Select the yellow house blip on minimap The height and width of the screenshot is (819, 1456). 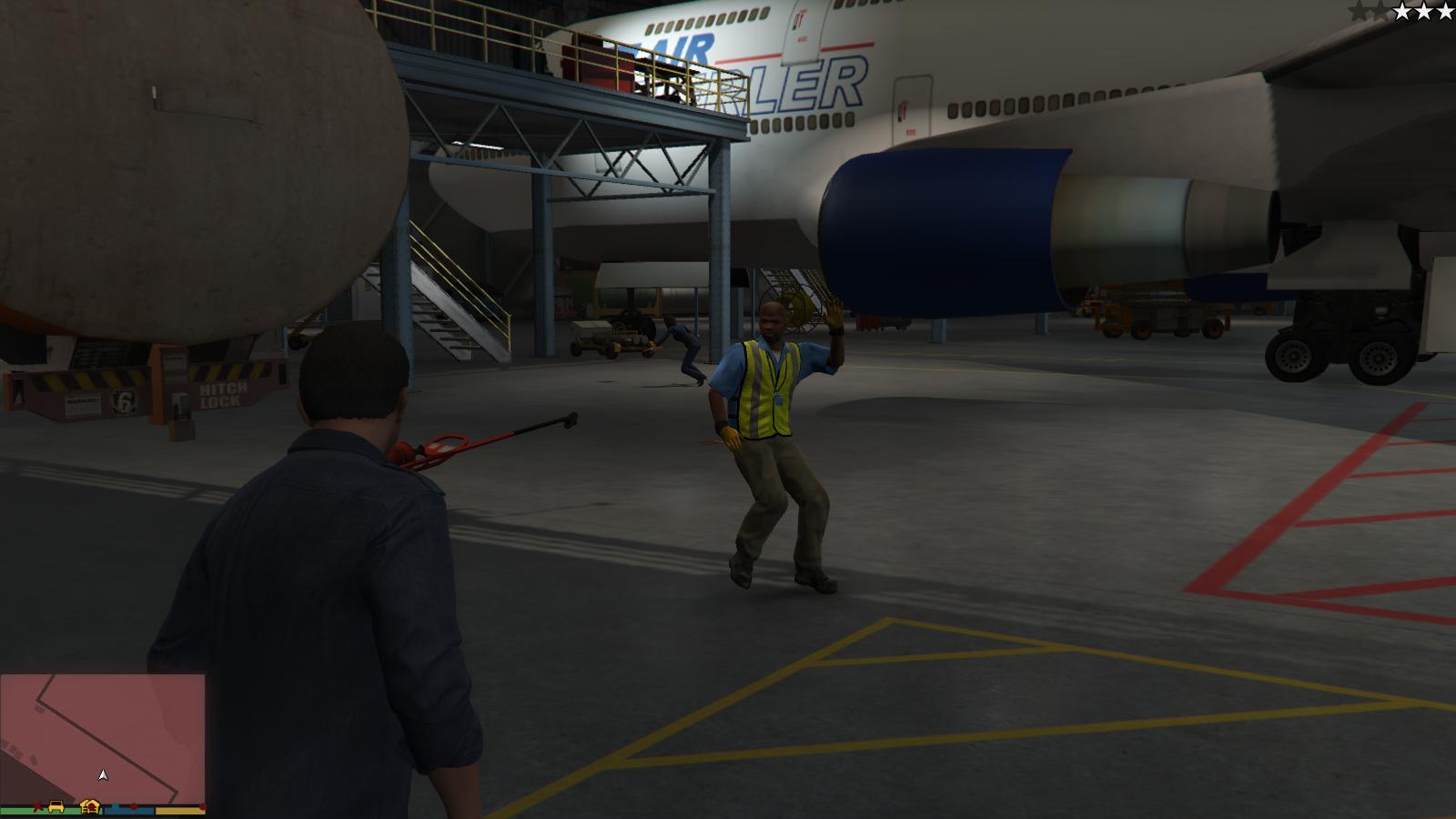pyautogui.click(x=89, y=805)
